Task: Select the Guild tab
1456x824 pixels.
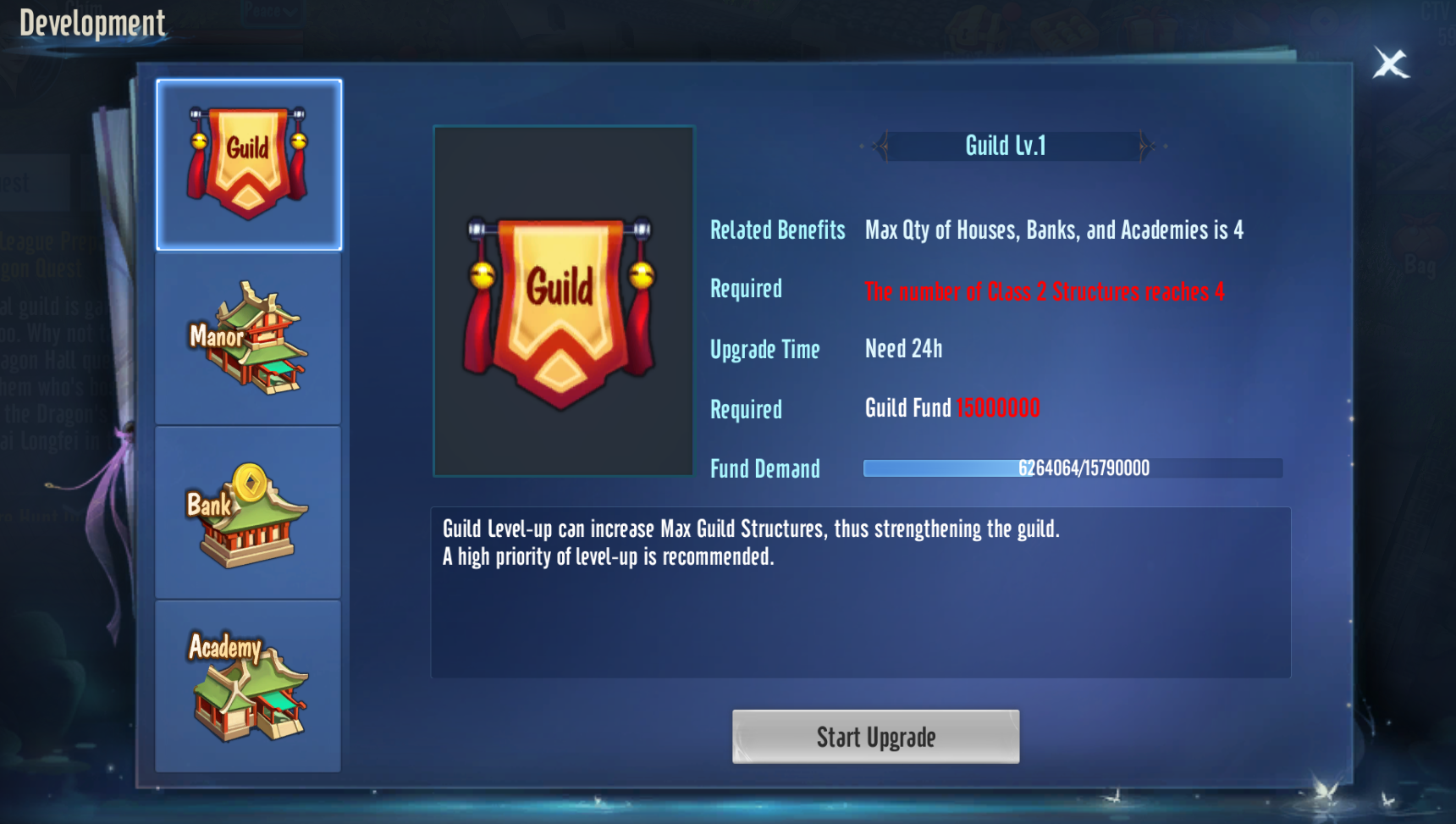Action: pyautogui.click(x=249, y=165)
